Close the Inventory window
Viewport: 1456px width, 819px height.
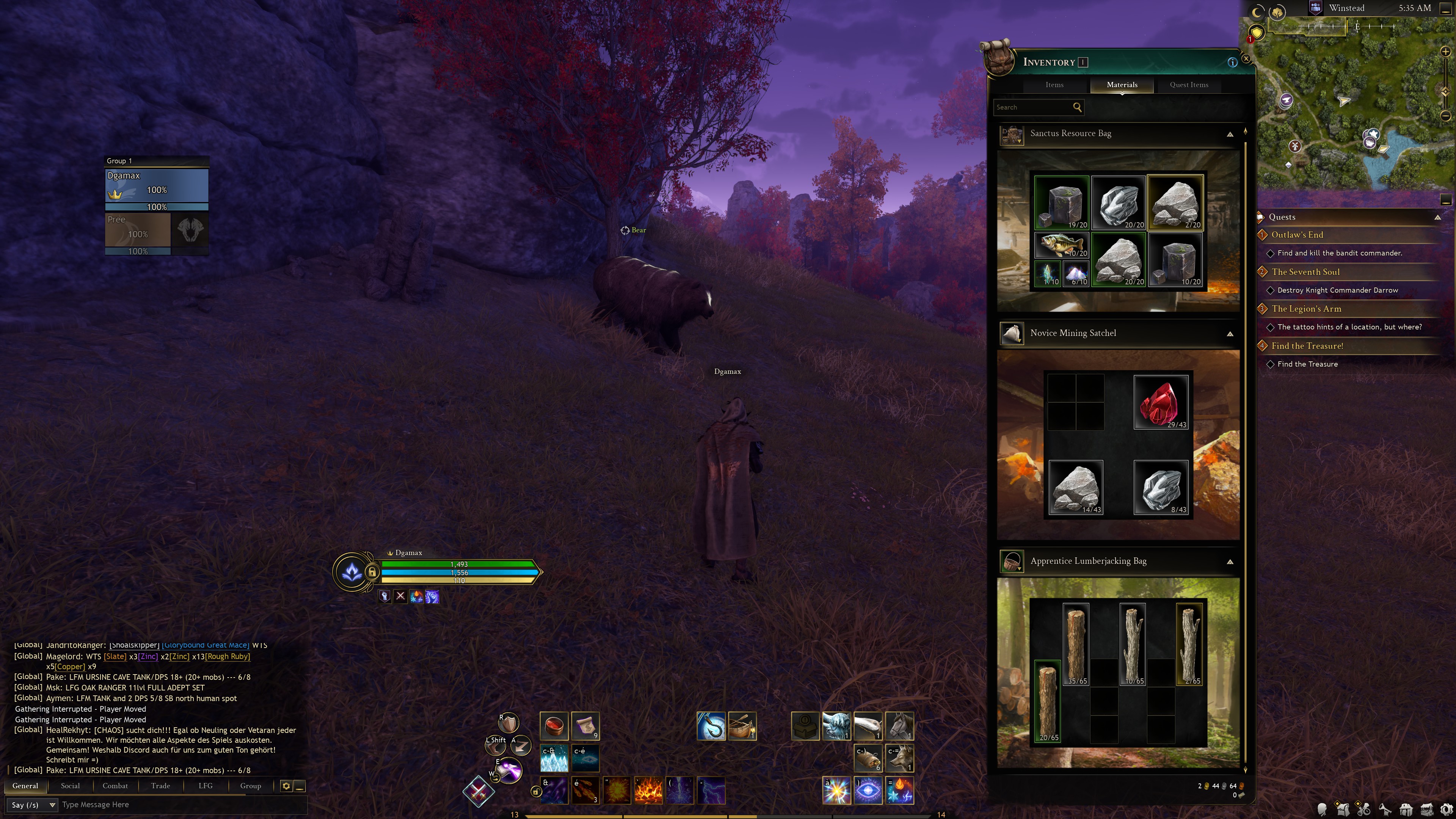point(1246,58)
